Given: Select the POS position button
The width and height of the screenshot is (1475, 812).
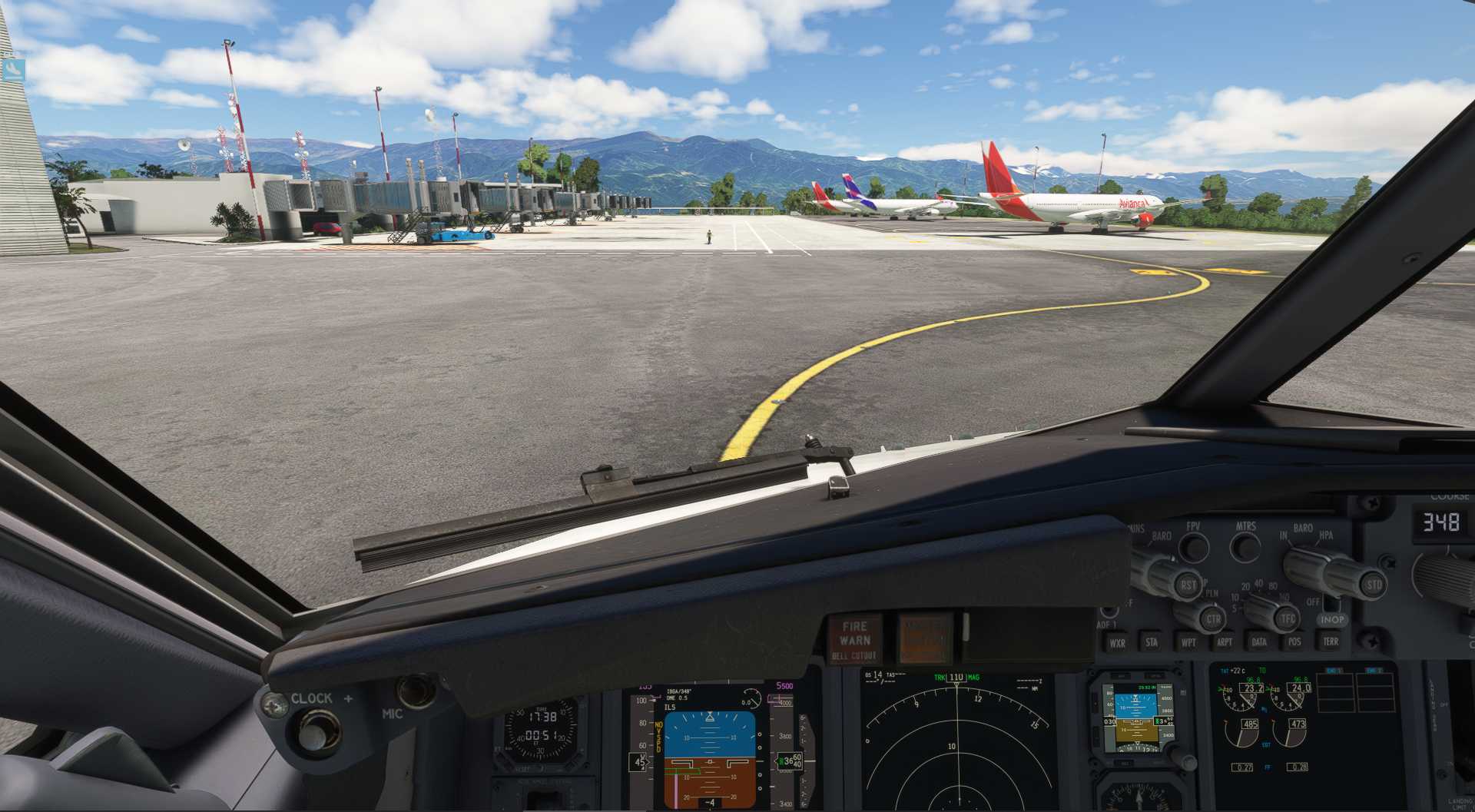Looking at the screenshot, I should coord(1294,641).
